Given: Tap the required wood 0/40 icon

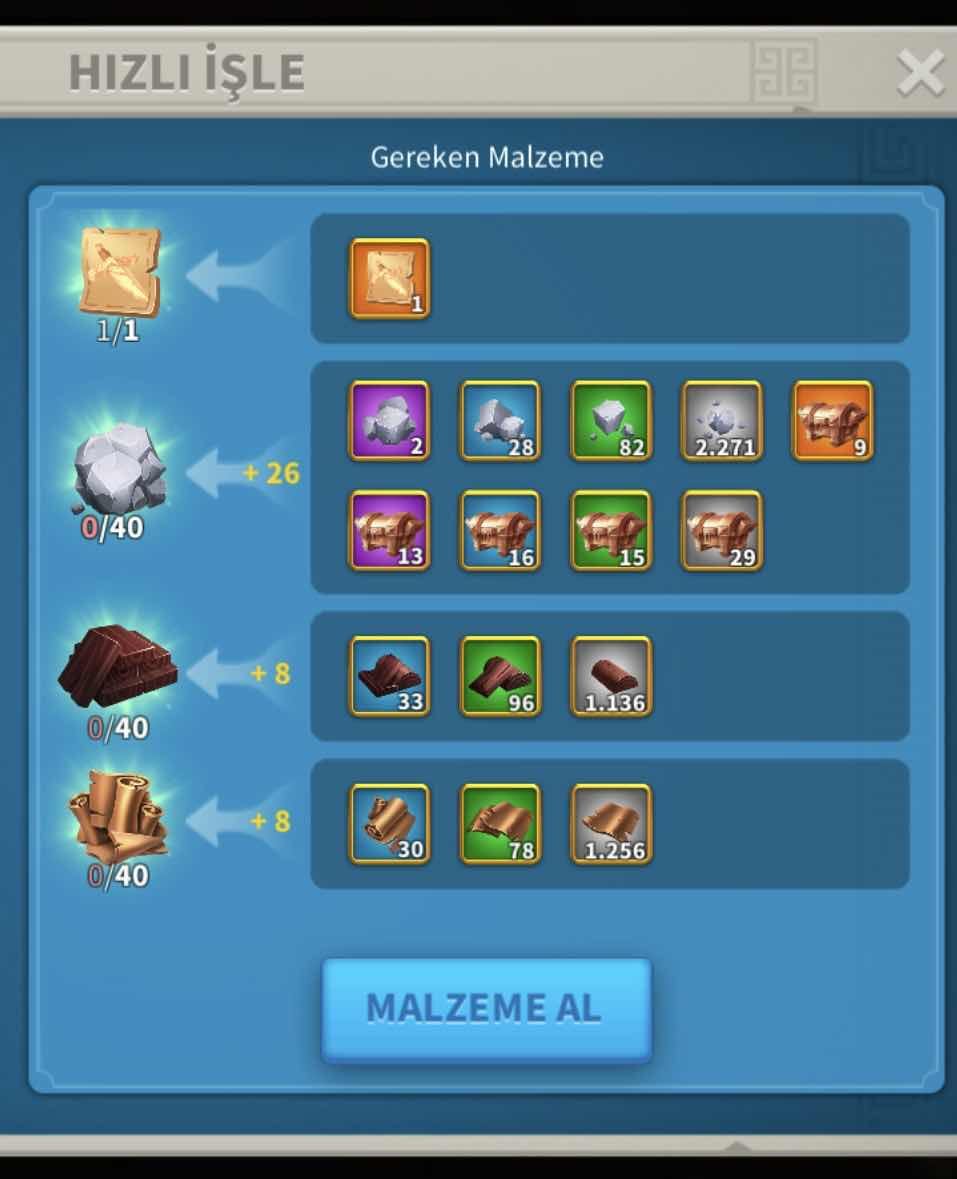Looking at the screenshot, I should 118,666.
